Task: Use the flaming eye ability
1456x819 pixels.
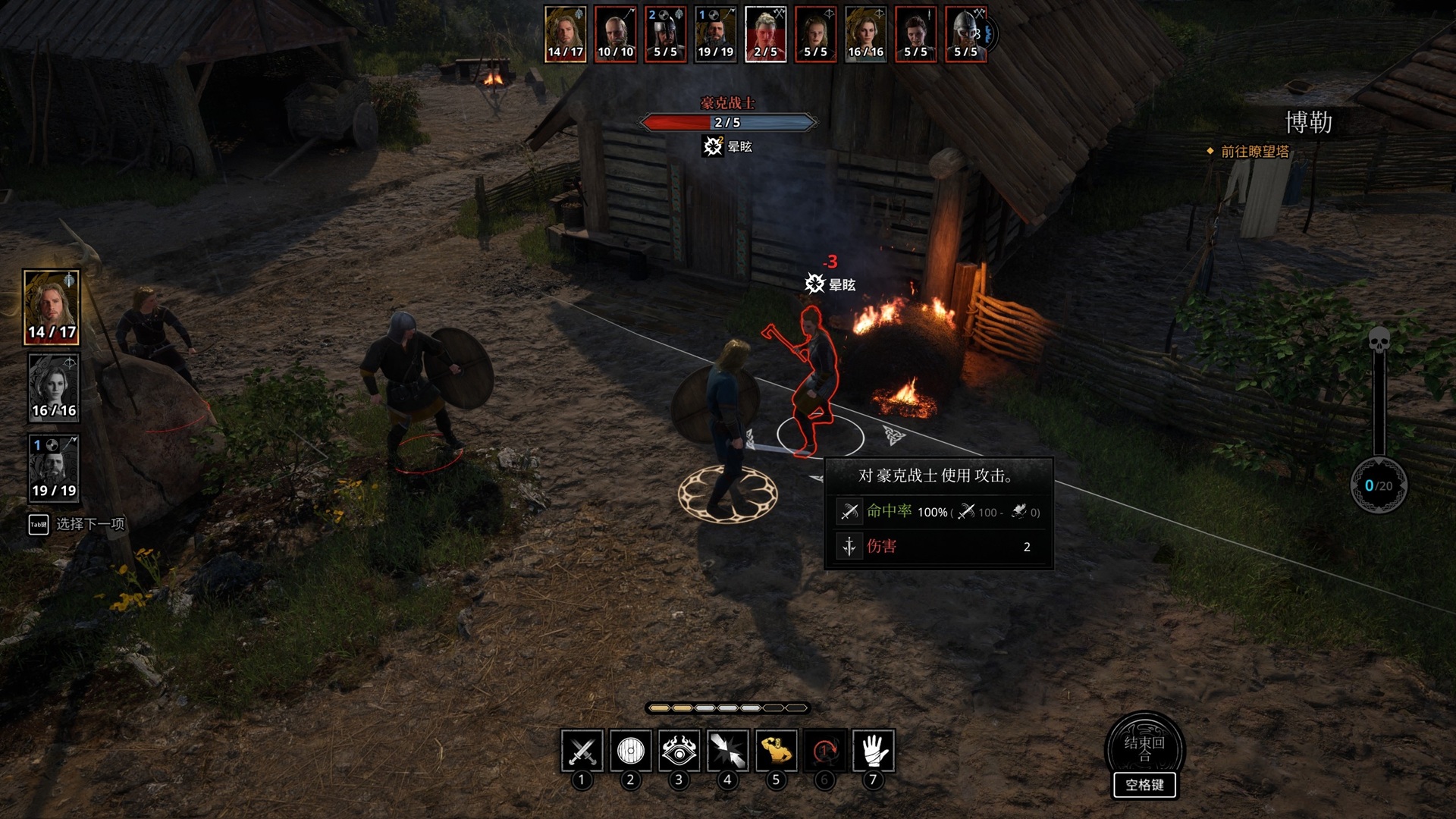Action: pos(679,751)
